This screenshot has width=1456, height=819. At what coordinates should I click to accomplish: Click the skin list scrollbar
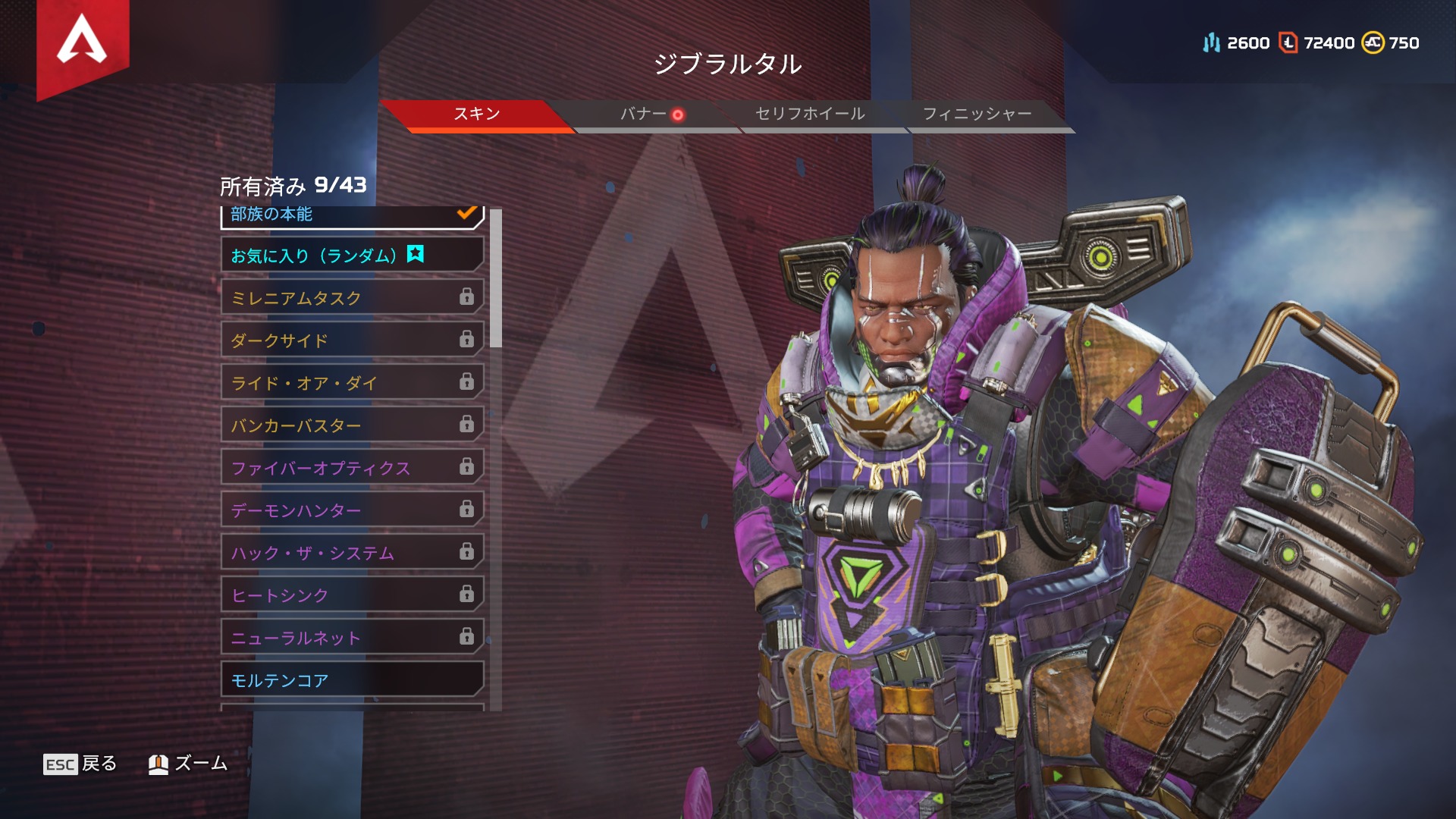[x=496, y=278]
